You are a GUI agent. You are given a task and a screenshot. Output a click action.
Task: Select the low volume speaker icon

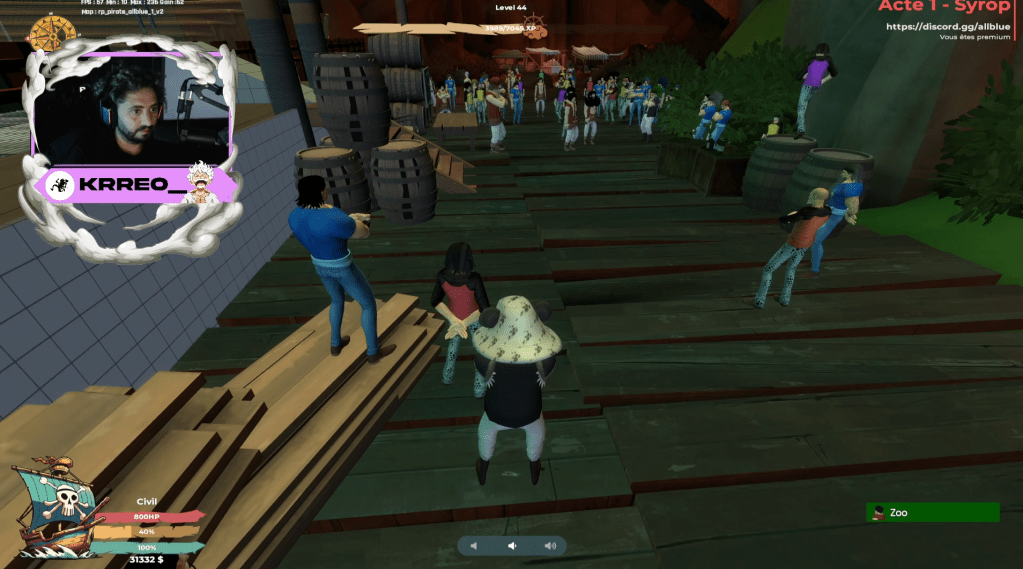(511, 546)
